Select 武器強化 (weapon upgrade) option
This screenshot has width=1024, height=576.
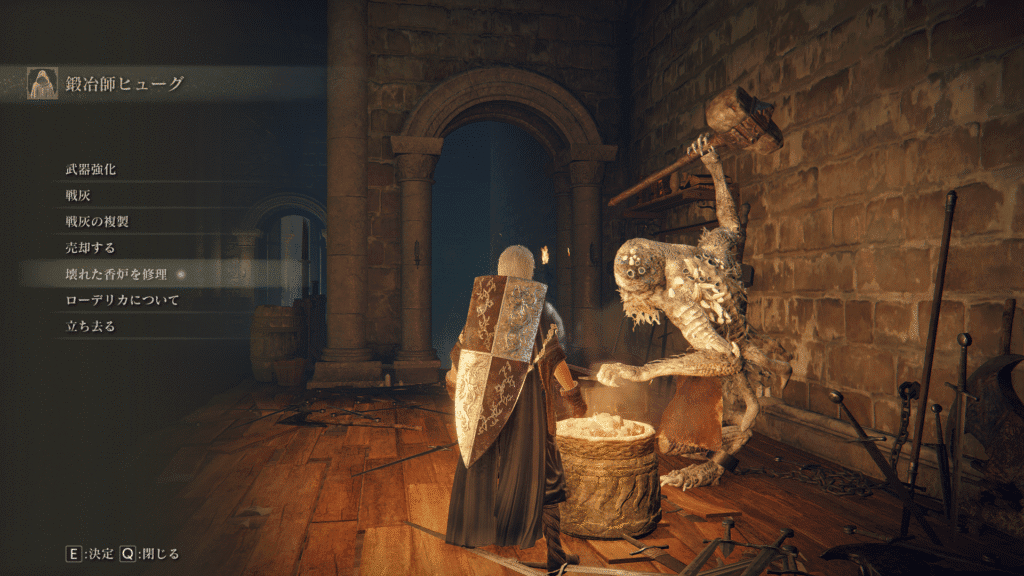click(x=91, y=170)
